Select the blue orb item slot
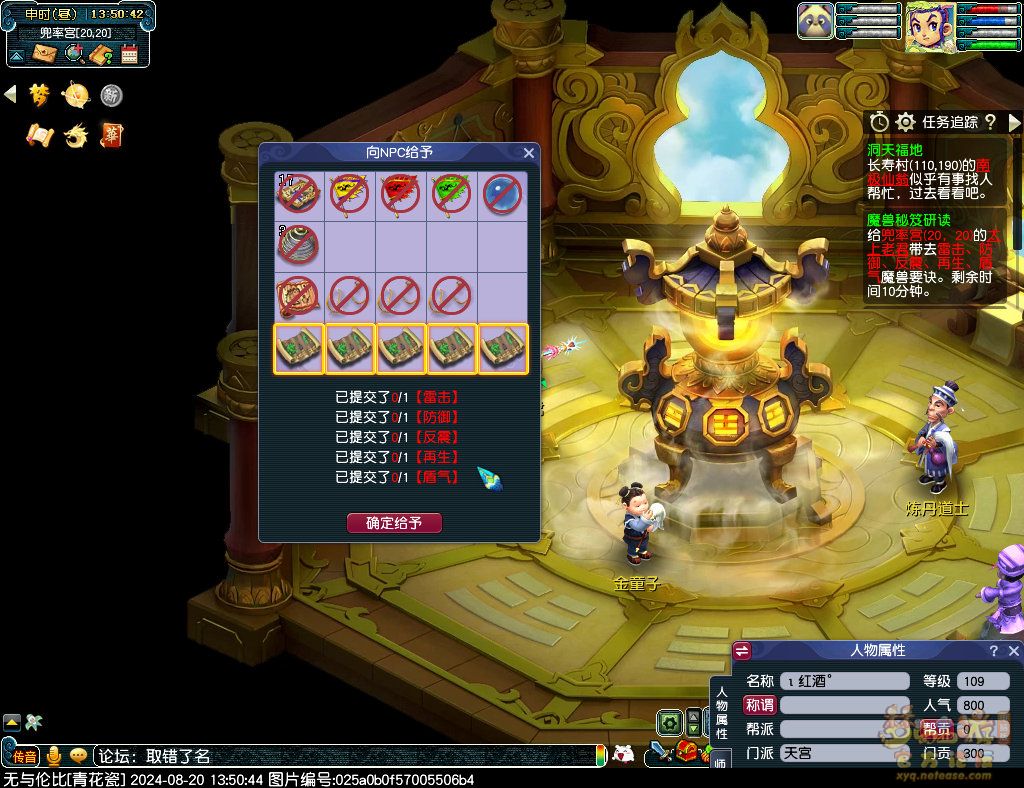The width and height of the screenshot is (1024, 788). click(503, 195)
